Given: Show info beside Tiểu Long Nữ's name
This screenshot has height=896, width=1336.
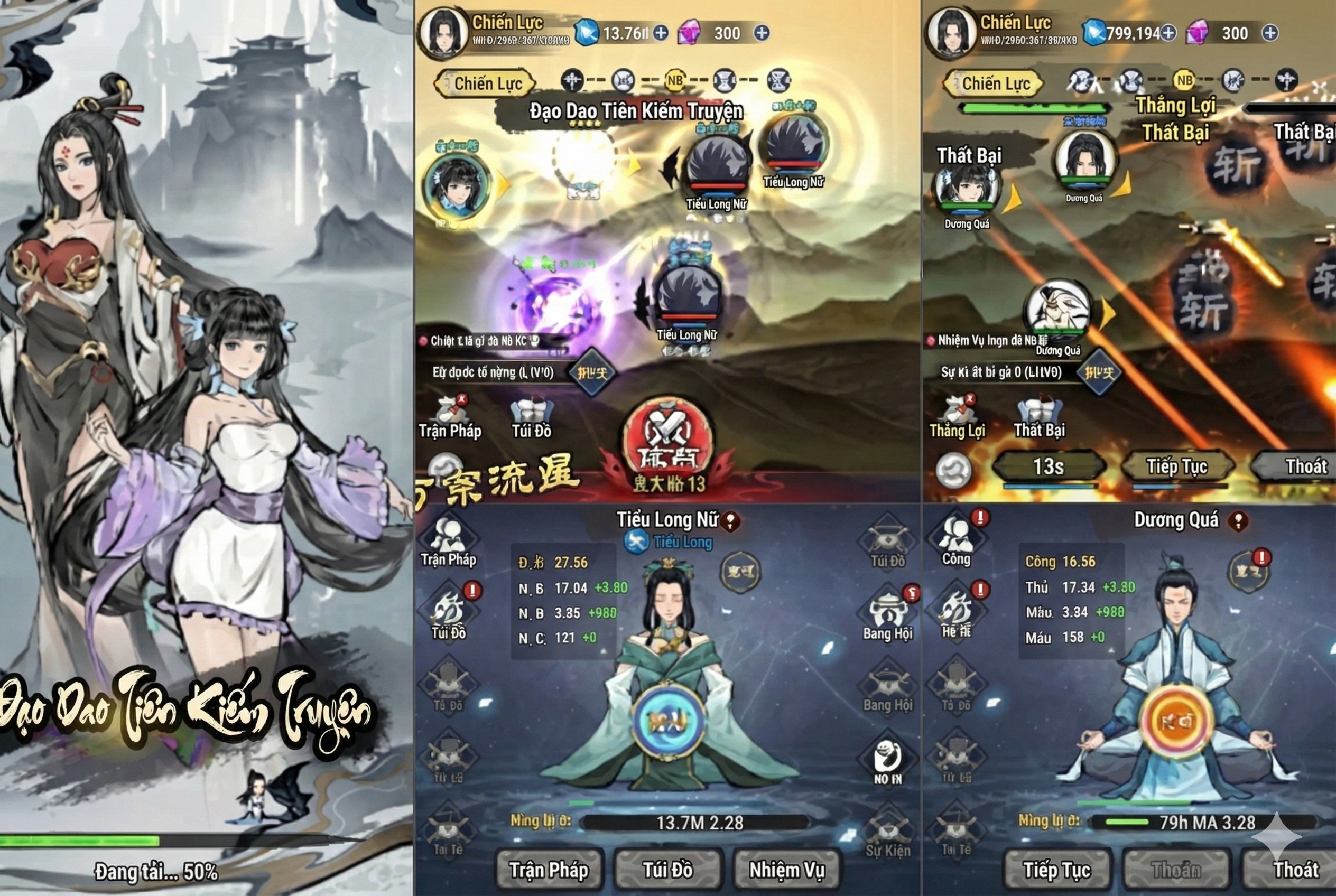Looking at the screenshot, I should [x=730, y=520].
